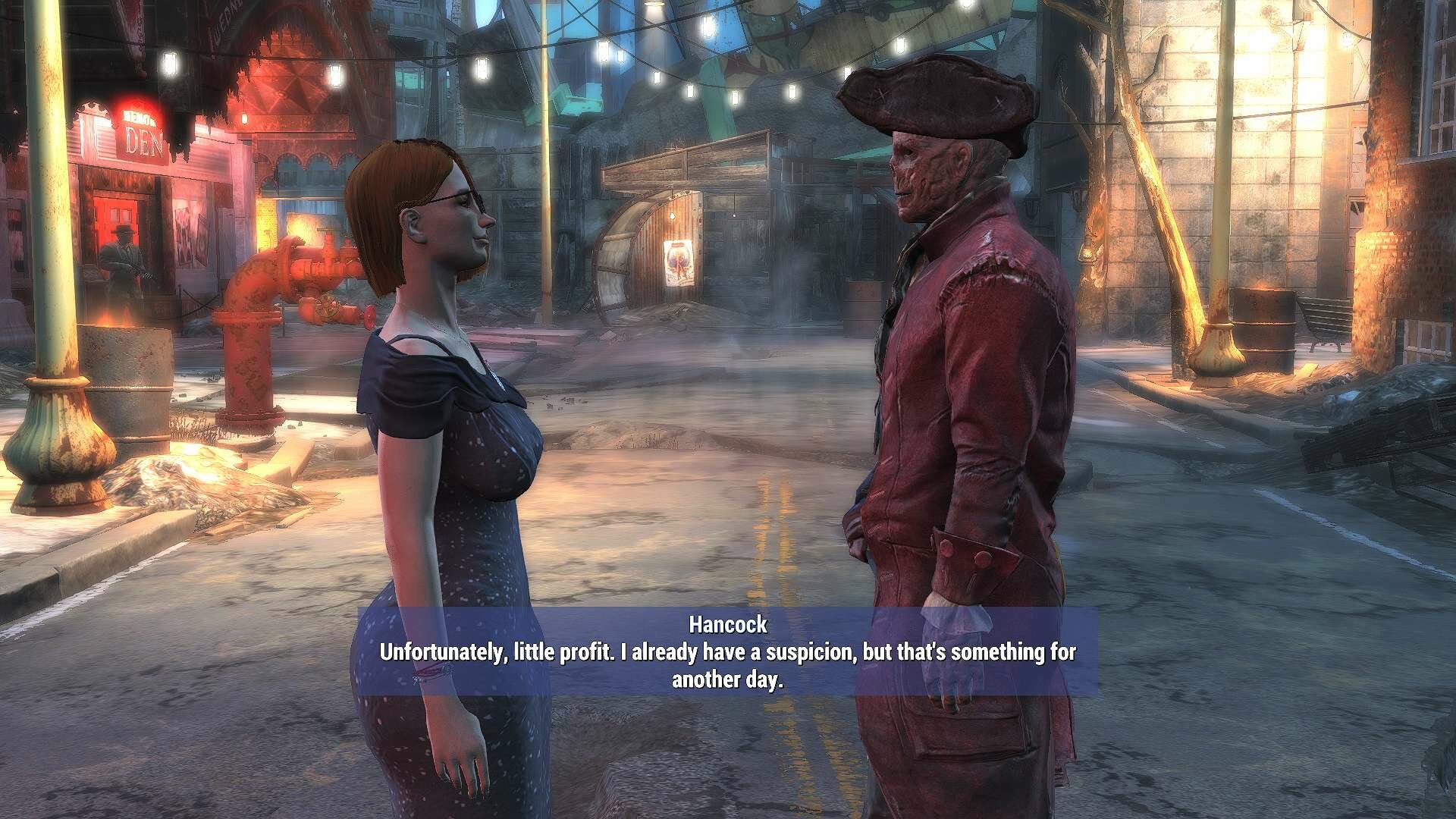The image size is (1456, 819).
Task: Click the Hancock name label
Action: click(x=729, y=626)
